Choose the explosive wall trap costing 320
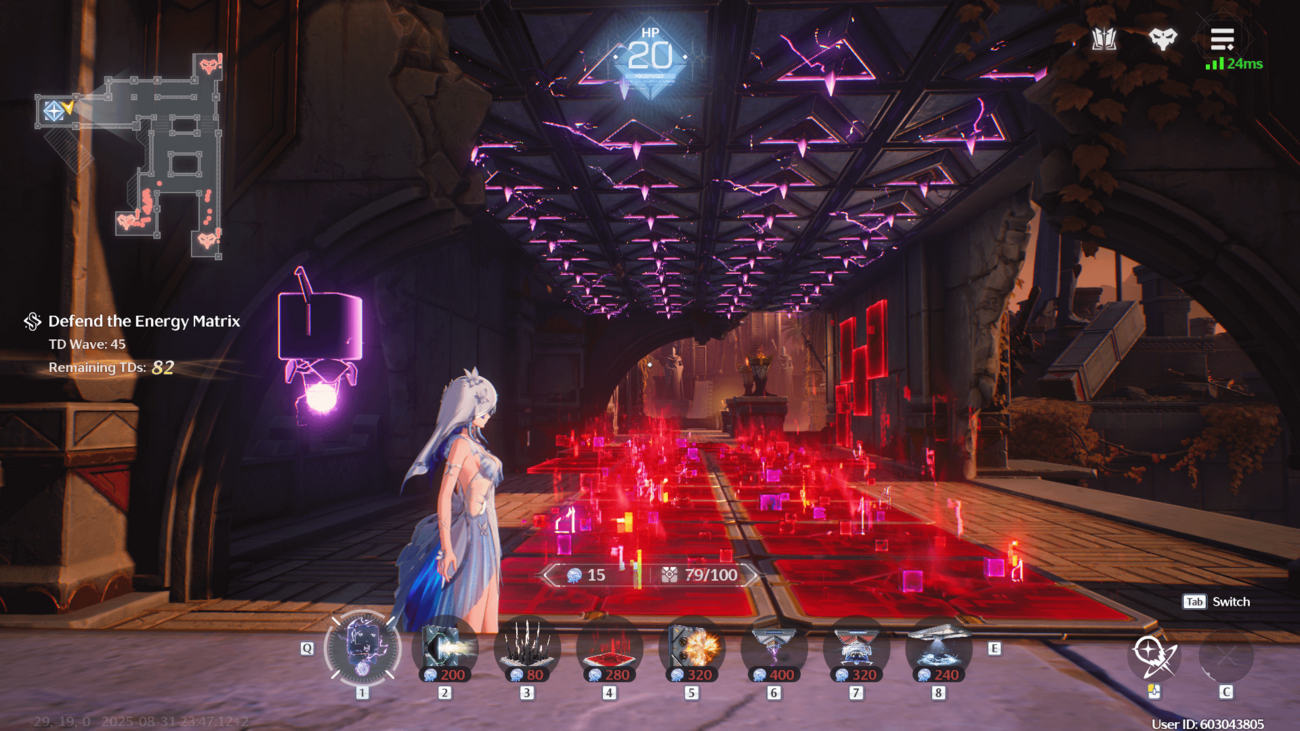The width and height of the screenshot is (1300, 731). click(x=691, y=648)
